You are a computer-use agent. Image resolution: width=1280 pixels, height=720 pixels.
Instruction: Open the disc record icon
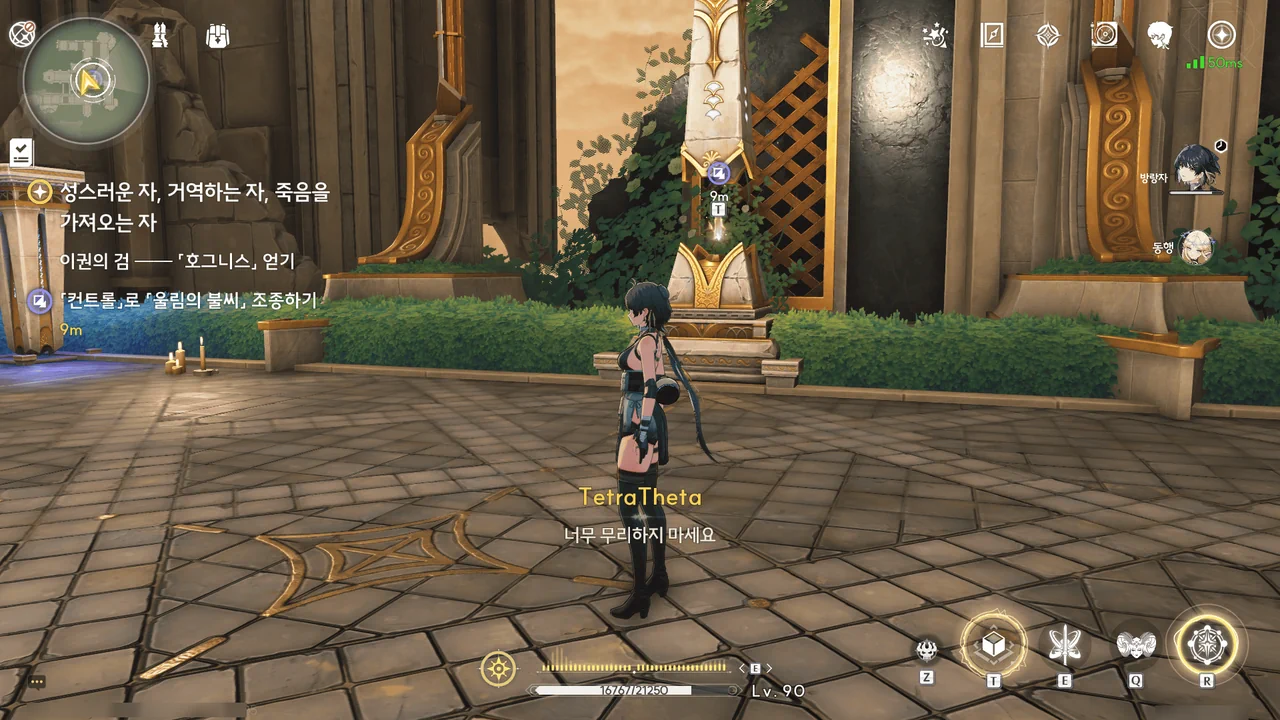1104,36
